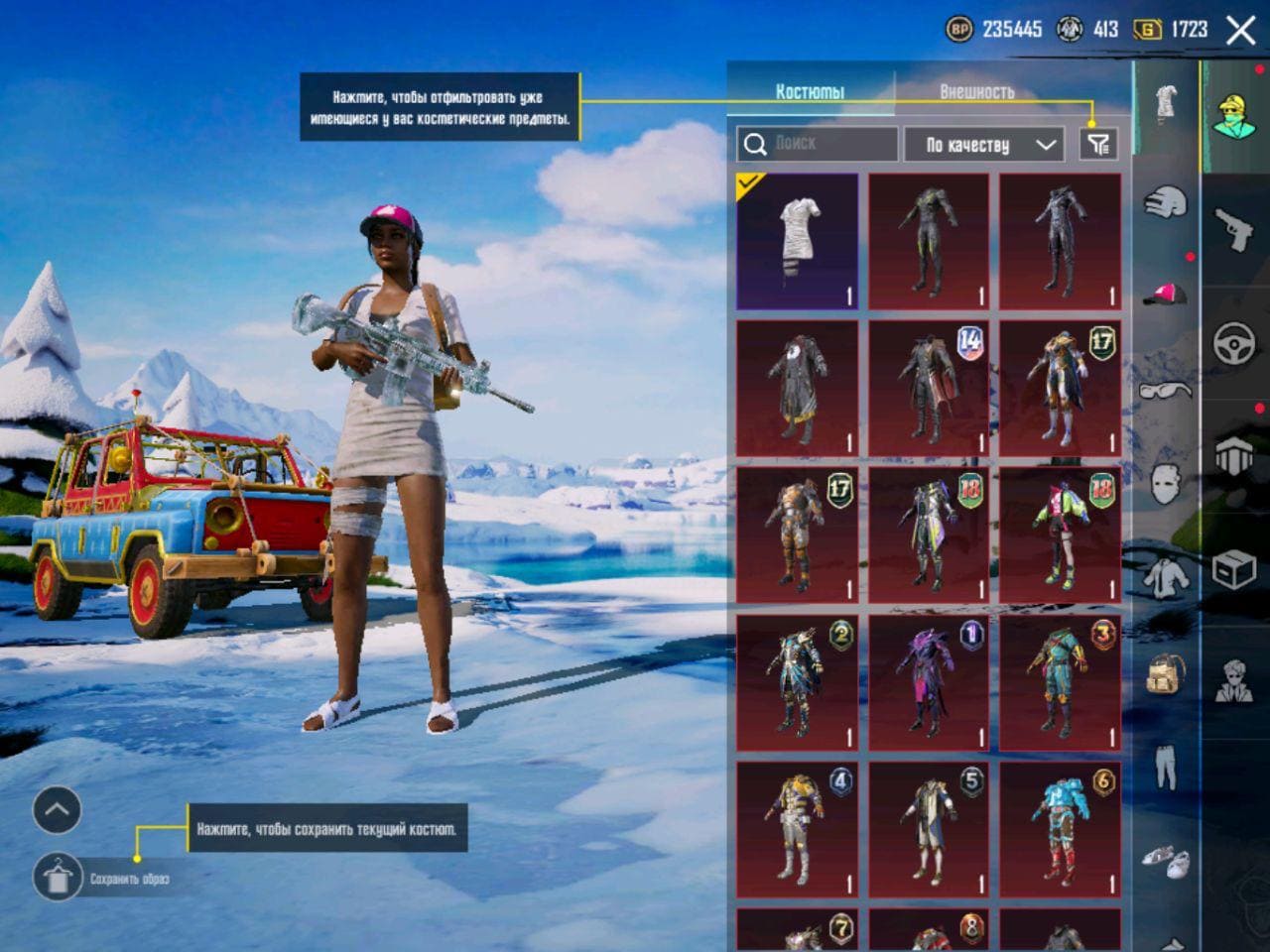Select the purple costume with badge 1
The image size is (1270, 952).
point(929,682)
